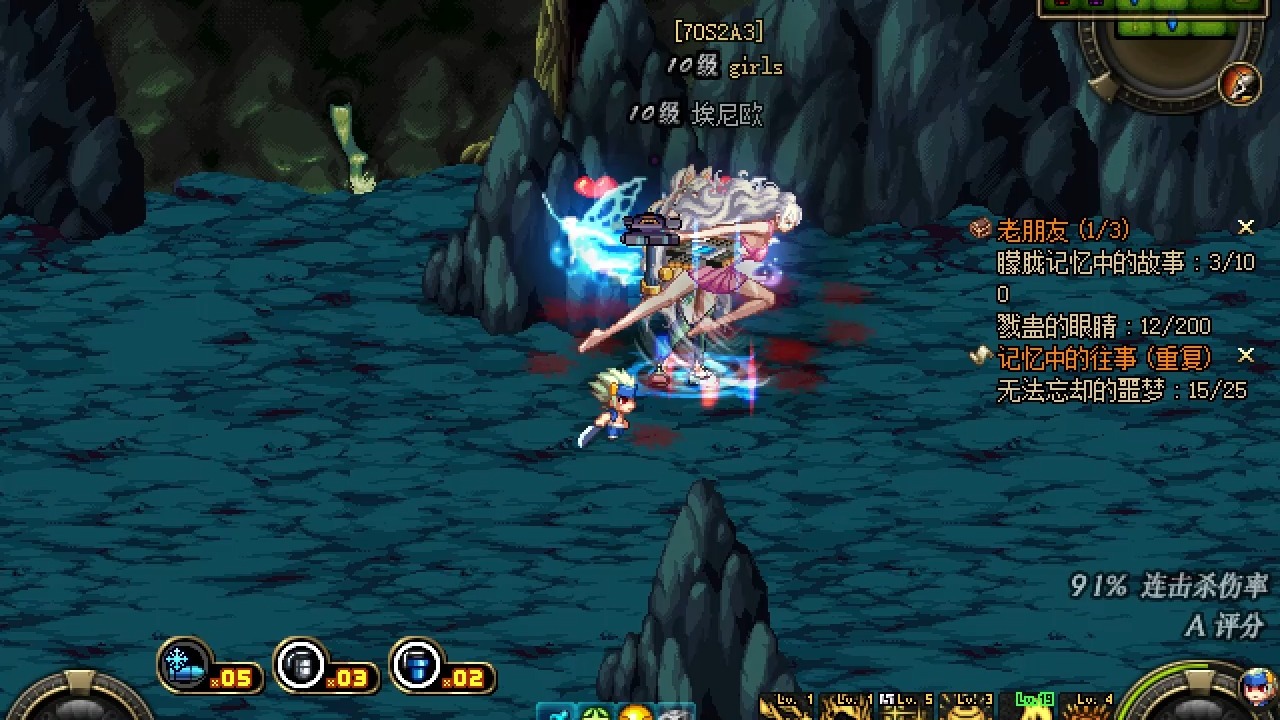This screenshot has width=1280, height=720.
Task: Close the 记忆中的往事 quest tracker entry
Action: (x=1245, y=356)
